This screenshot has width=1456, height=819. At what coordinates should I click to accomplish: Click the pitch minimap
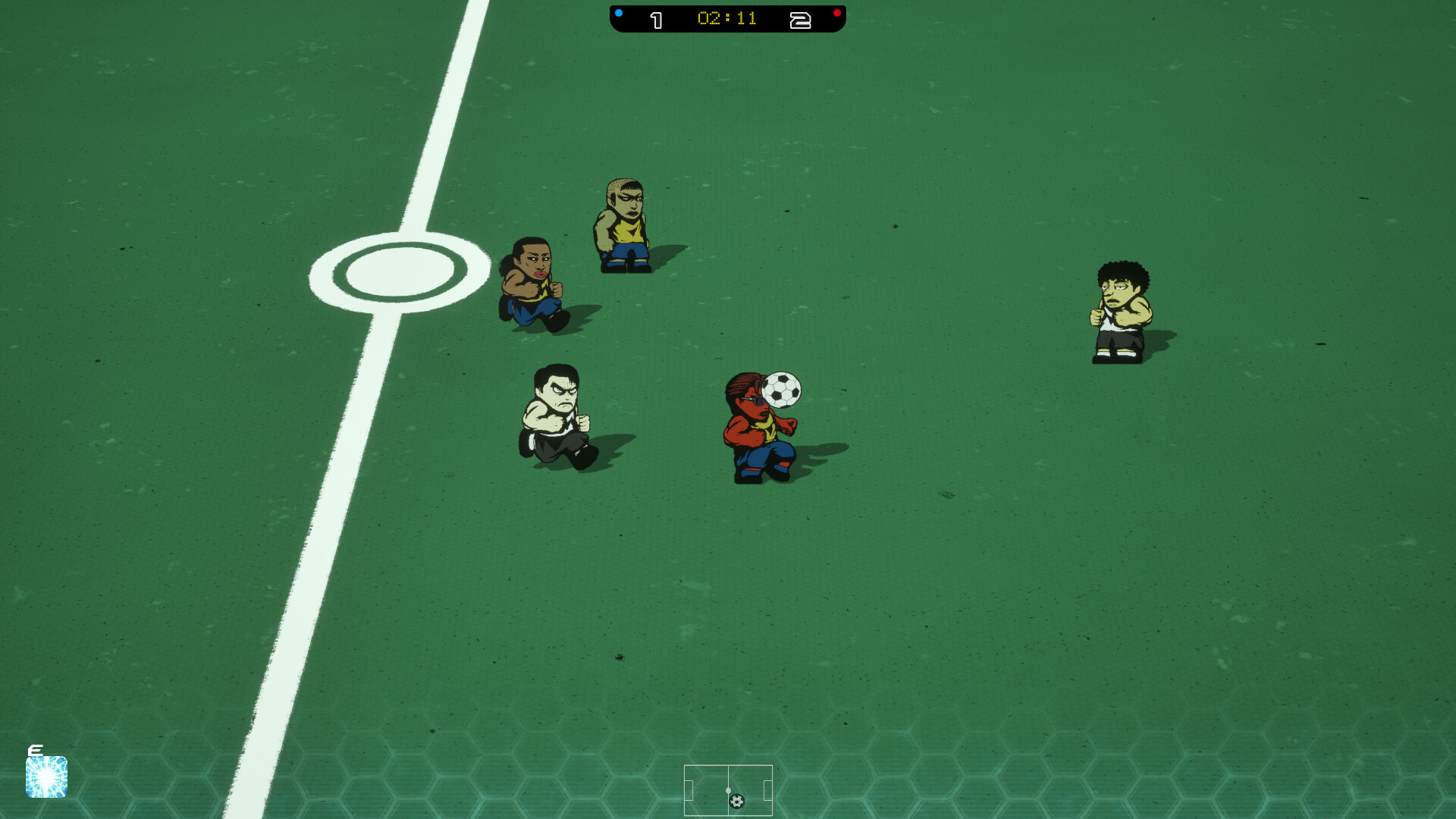click(x=728, y=790)
